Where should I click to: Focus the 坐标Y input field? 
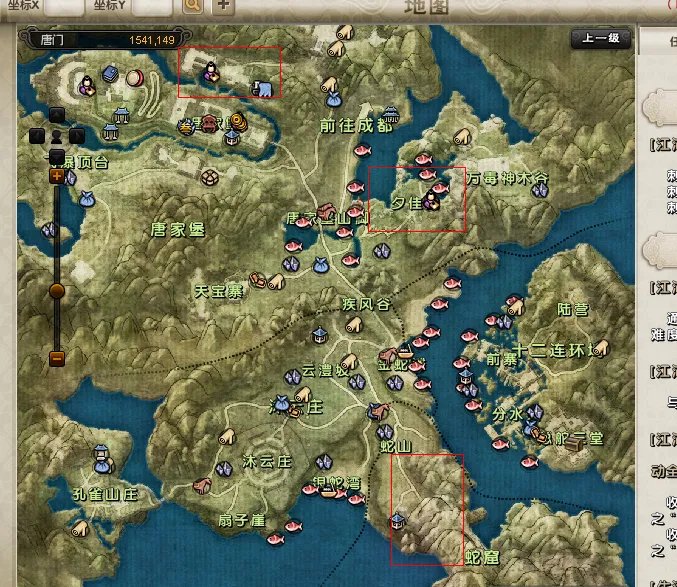tap(151, 6)
